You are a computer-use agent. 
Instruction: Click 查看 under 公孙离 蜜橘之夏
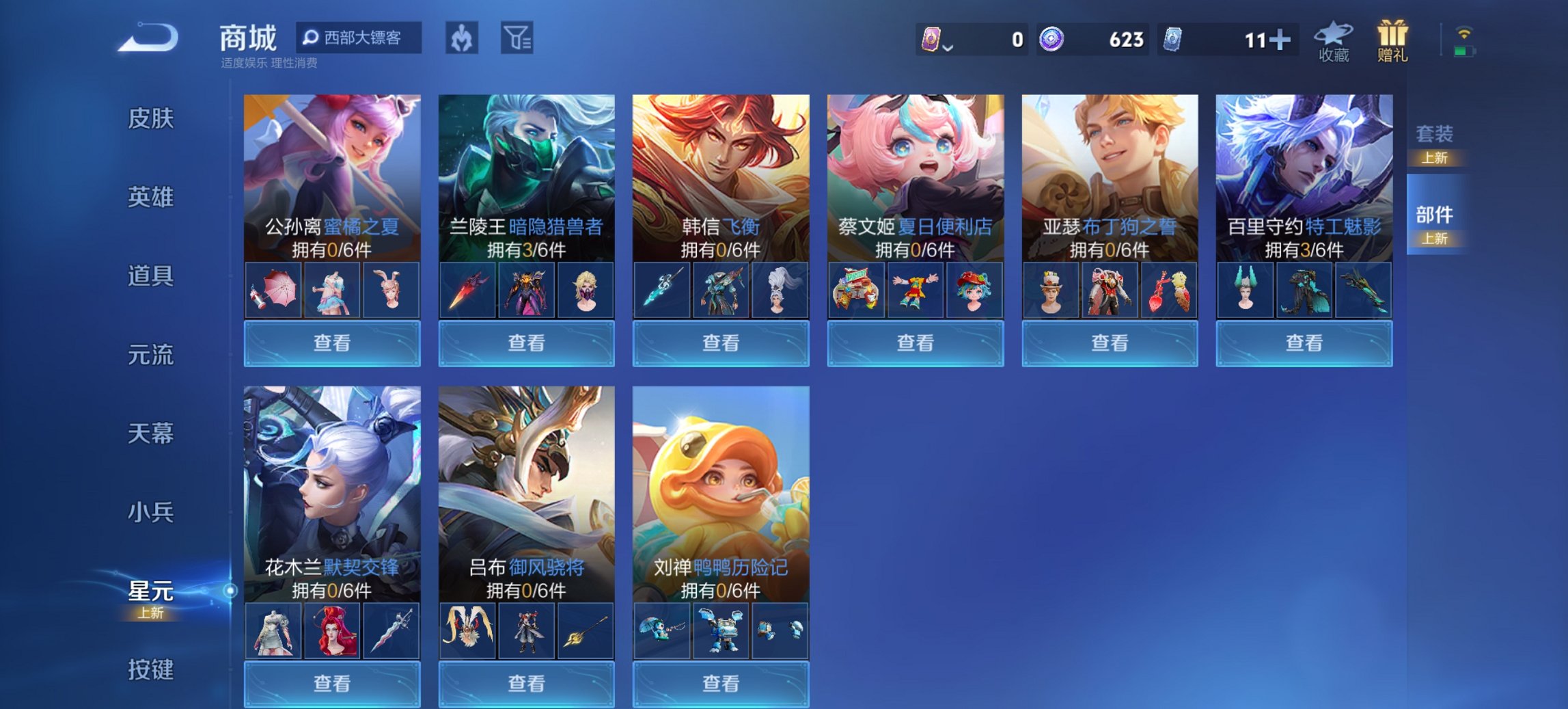click(x=331, y=343)
